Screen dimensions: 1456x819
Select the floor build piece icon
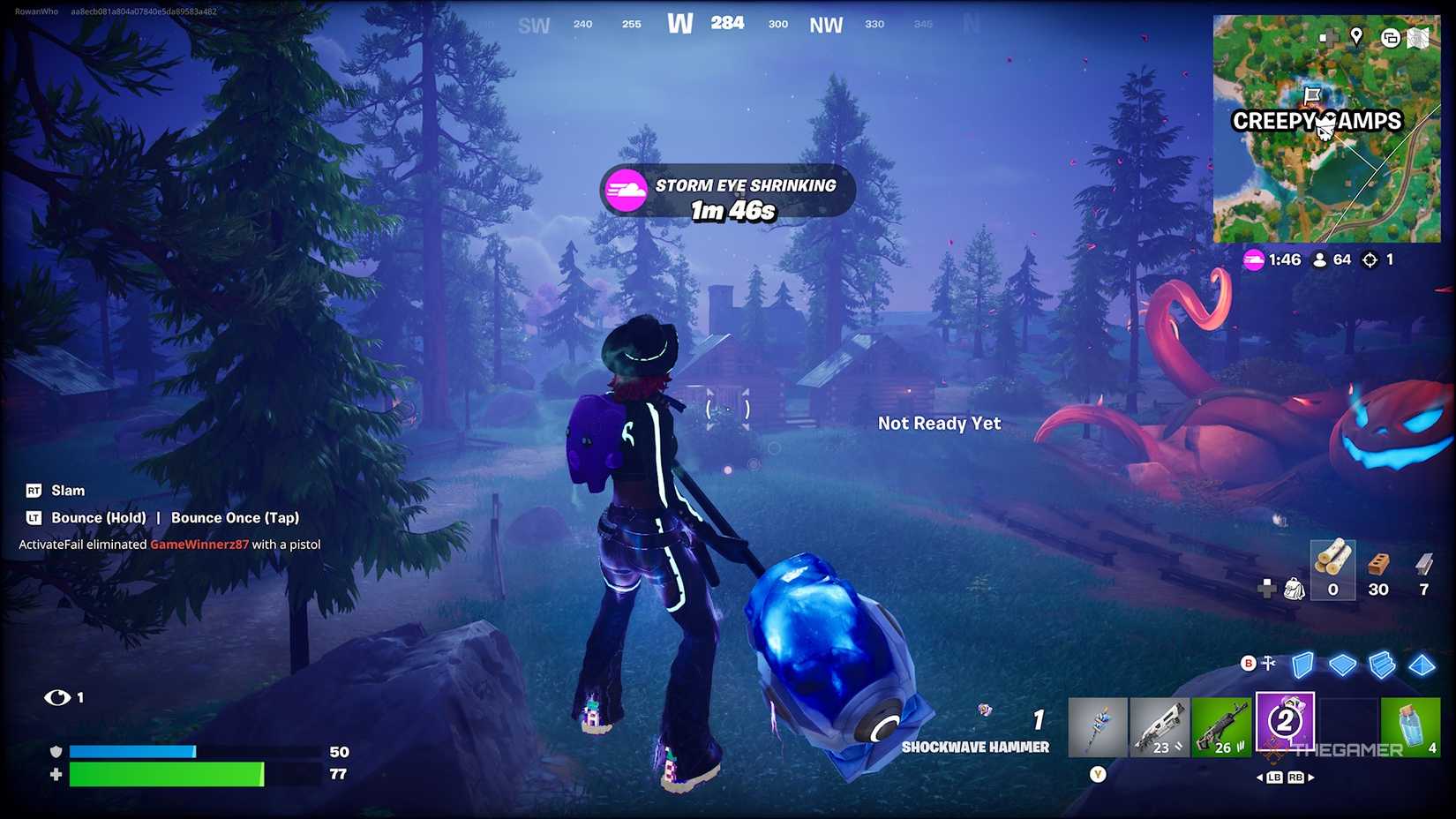(x=1341, y=665)
